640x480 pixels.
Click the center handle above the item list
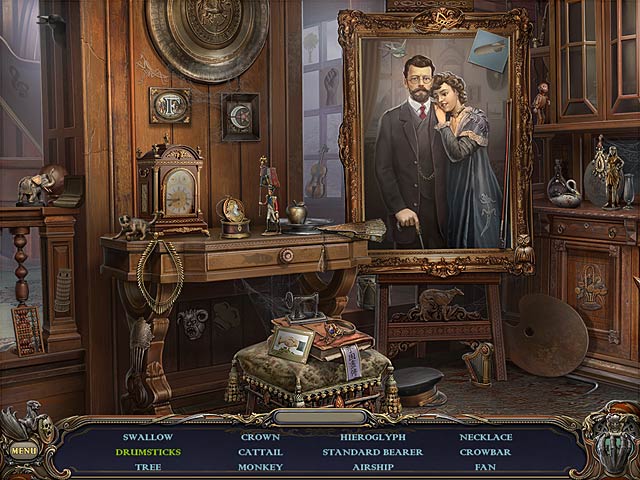click(x=318, y=417)
